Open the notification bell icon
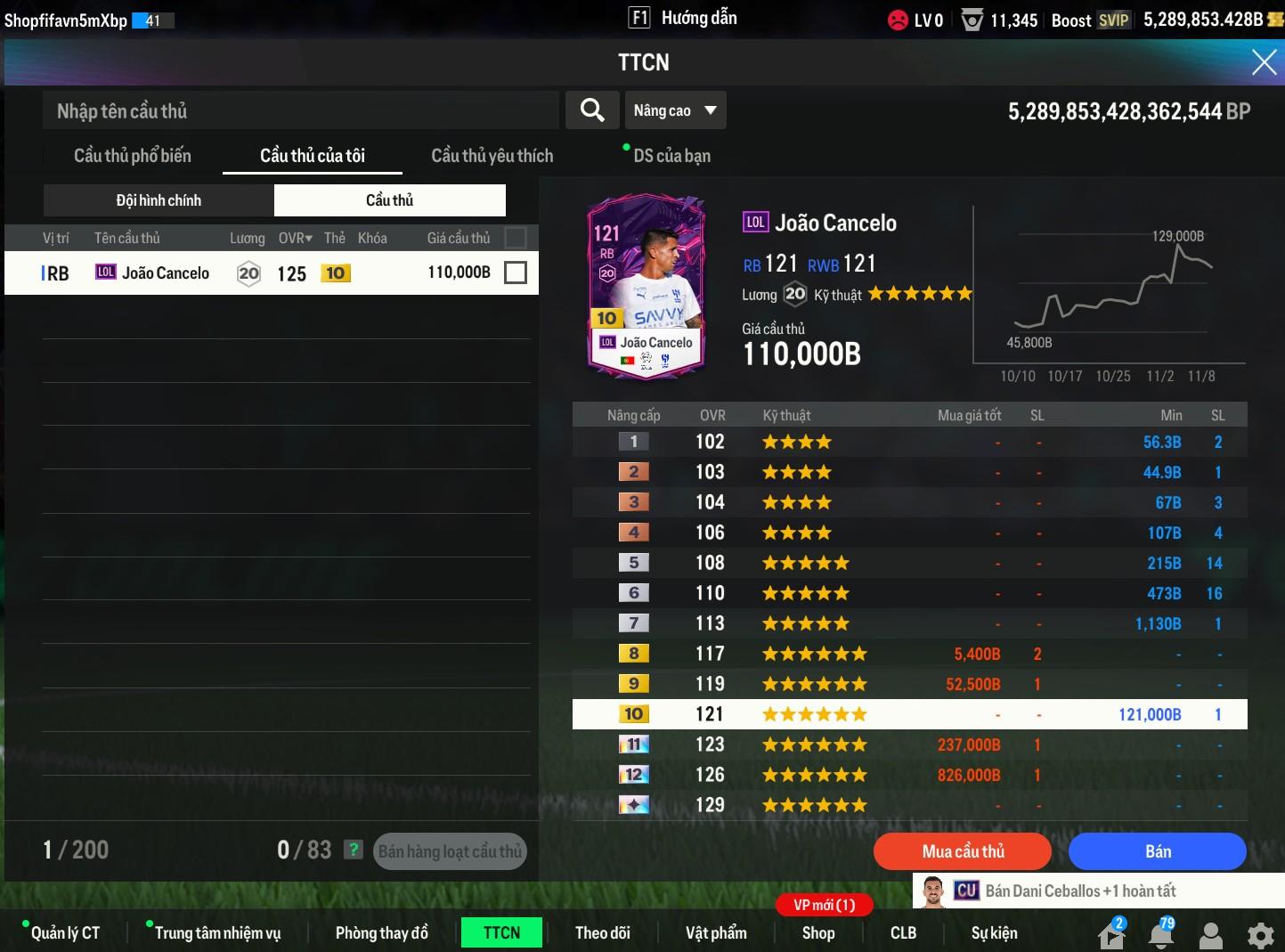 point(1161,935)
